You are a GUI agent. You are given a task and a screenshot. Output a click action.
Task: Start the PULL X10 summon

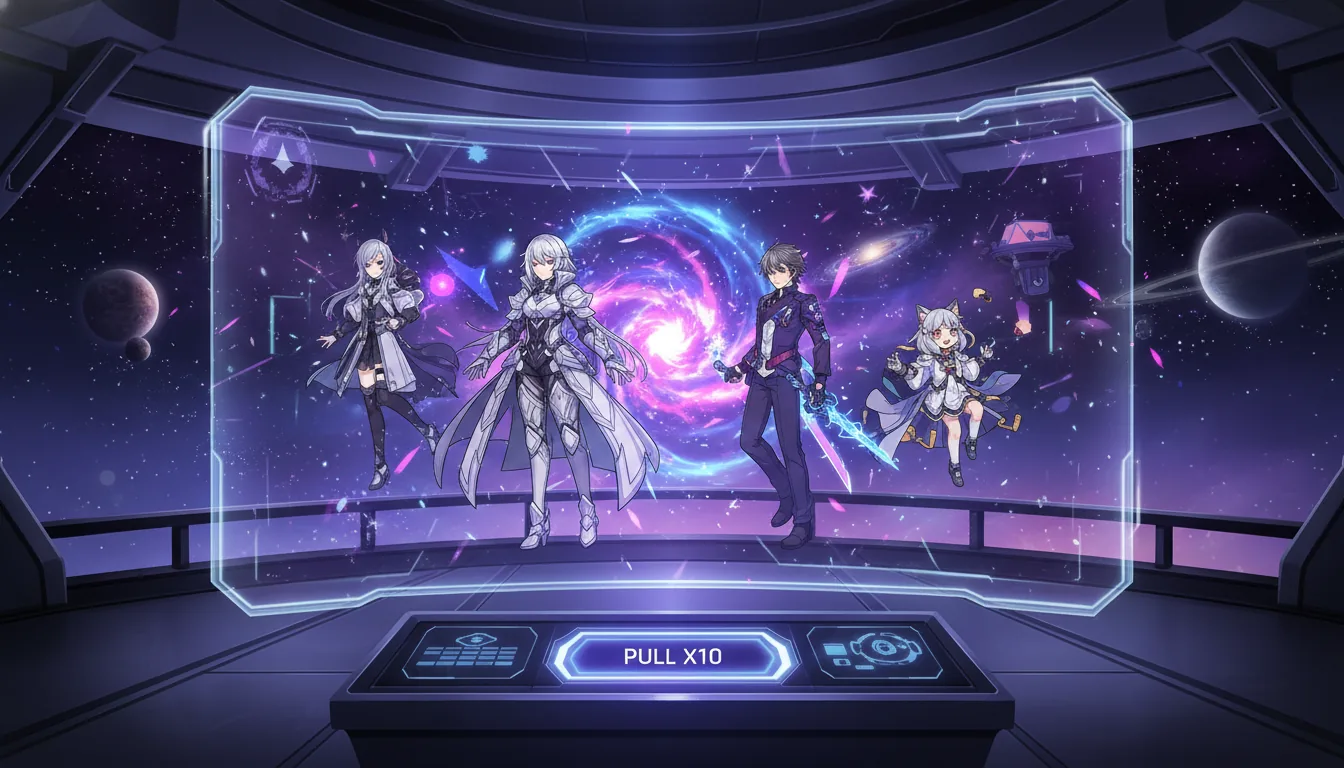(672, 657)
